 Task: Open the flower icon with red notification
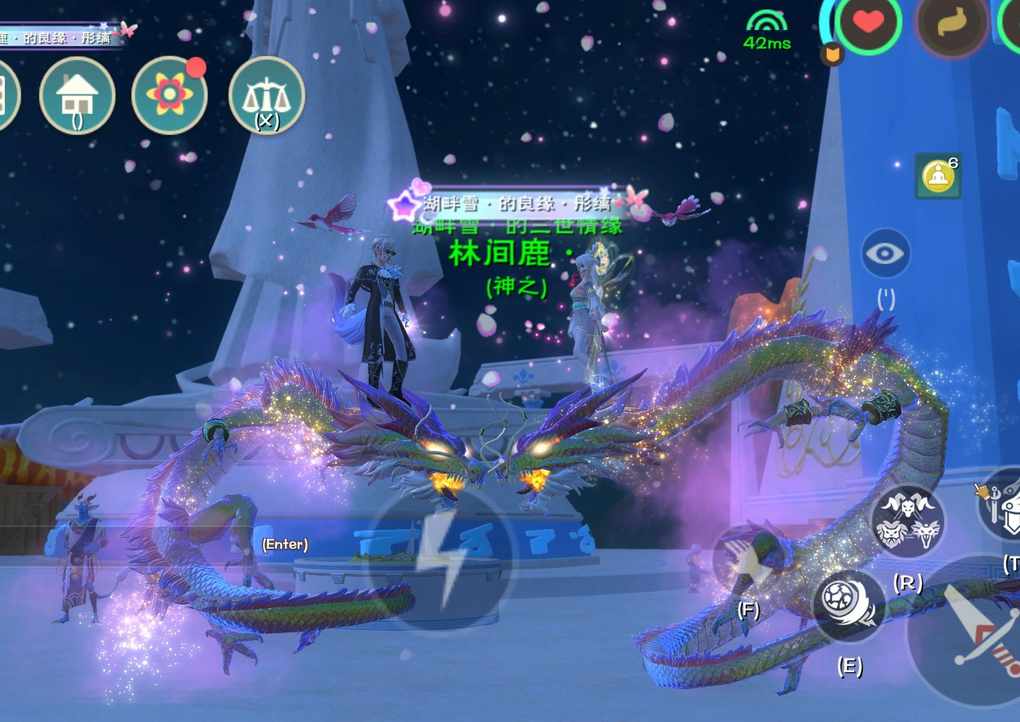[x=170, y=95]
